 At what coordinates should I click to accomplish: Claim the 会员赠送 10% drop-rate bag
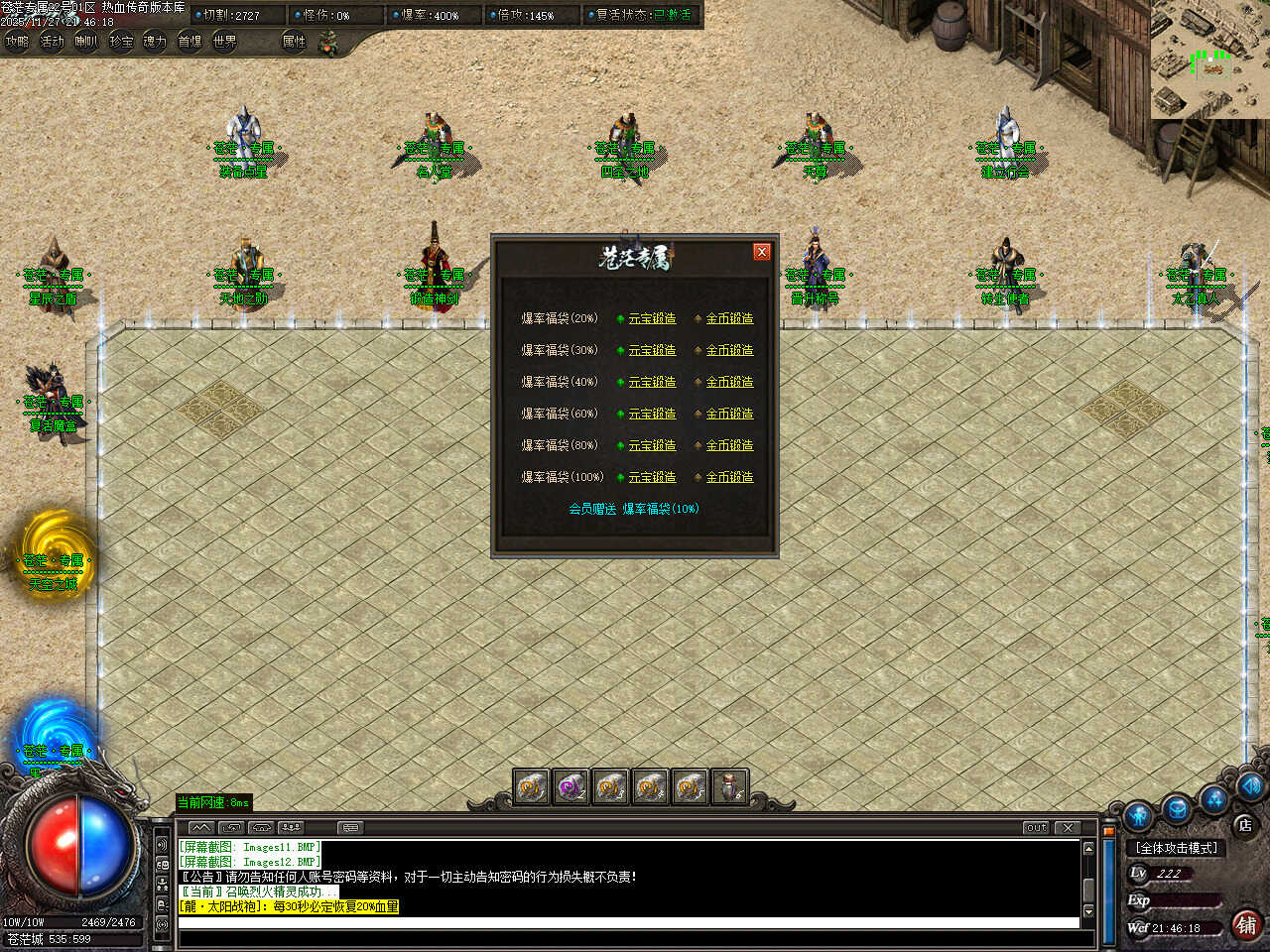[634, 509]
